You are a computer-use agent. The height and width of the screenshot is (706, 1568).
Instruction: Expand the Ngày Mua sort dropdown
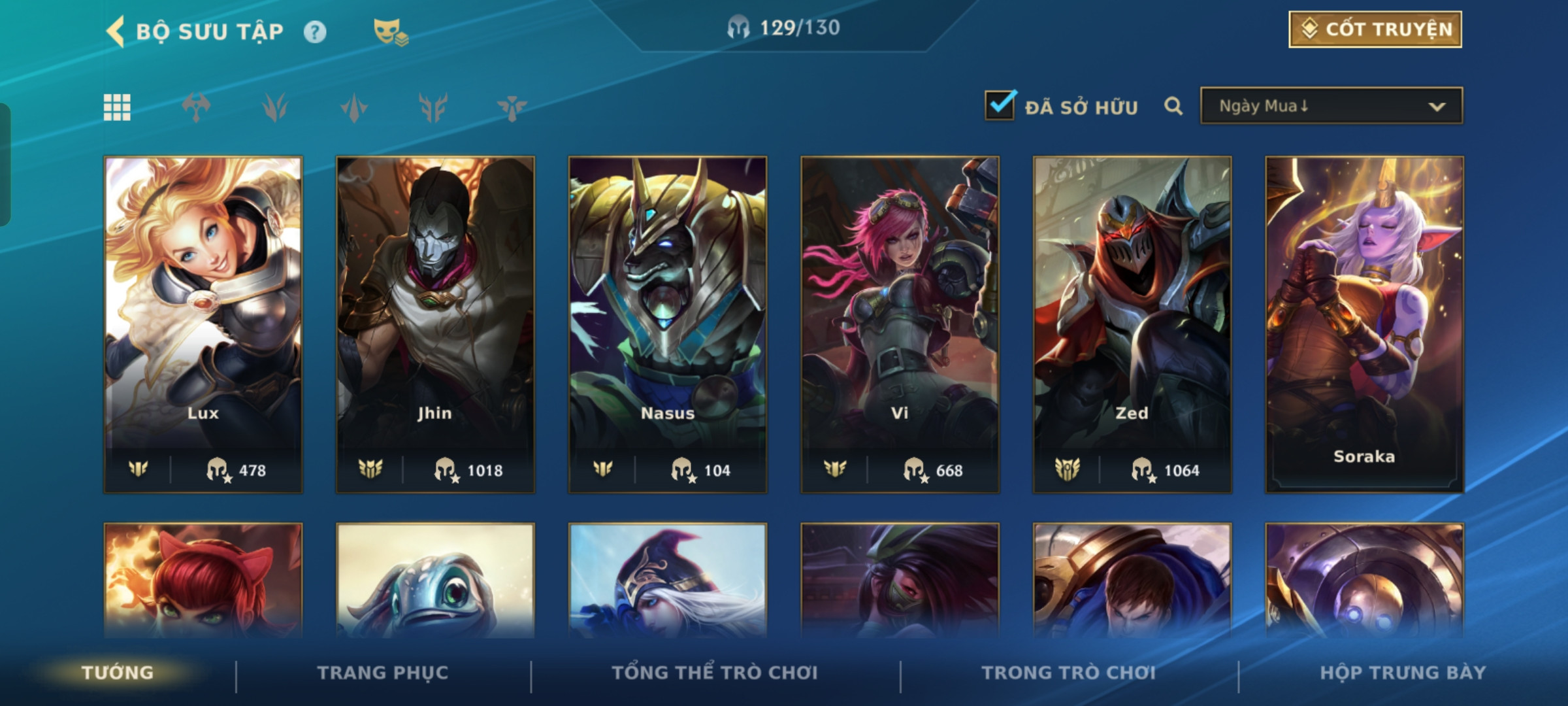pyautogui.click(x=1331, y=106)
